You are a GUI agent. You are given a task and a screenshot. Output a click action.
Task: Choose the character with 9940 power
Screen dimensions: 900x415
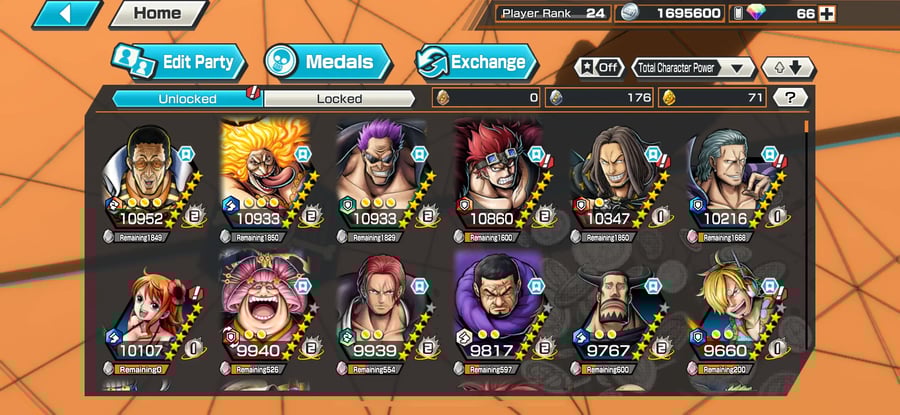click(264, 316)
